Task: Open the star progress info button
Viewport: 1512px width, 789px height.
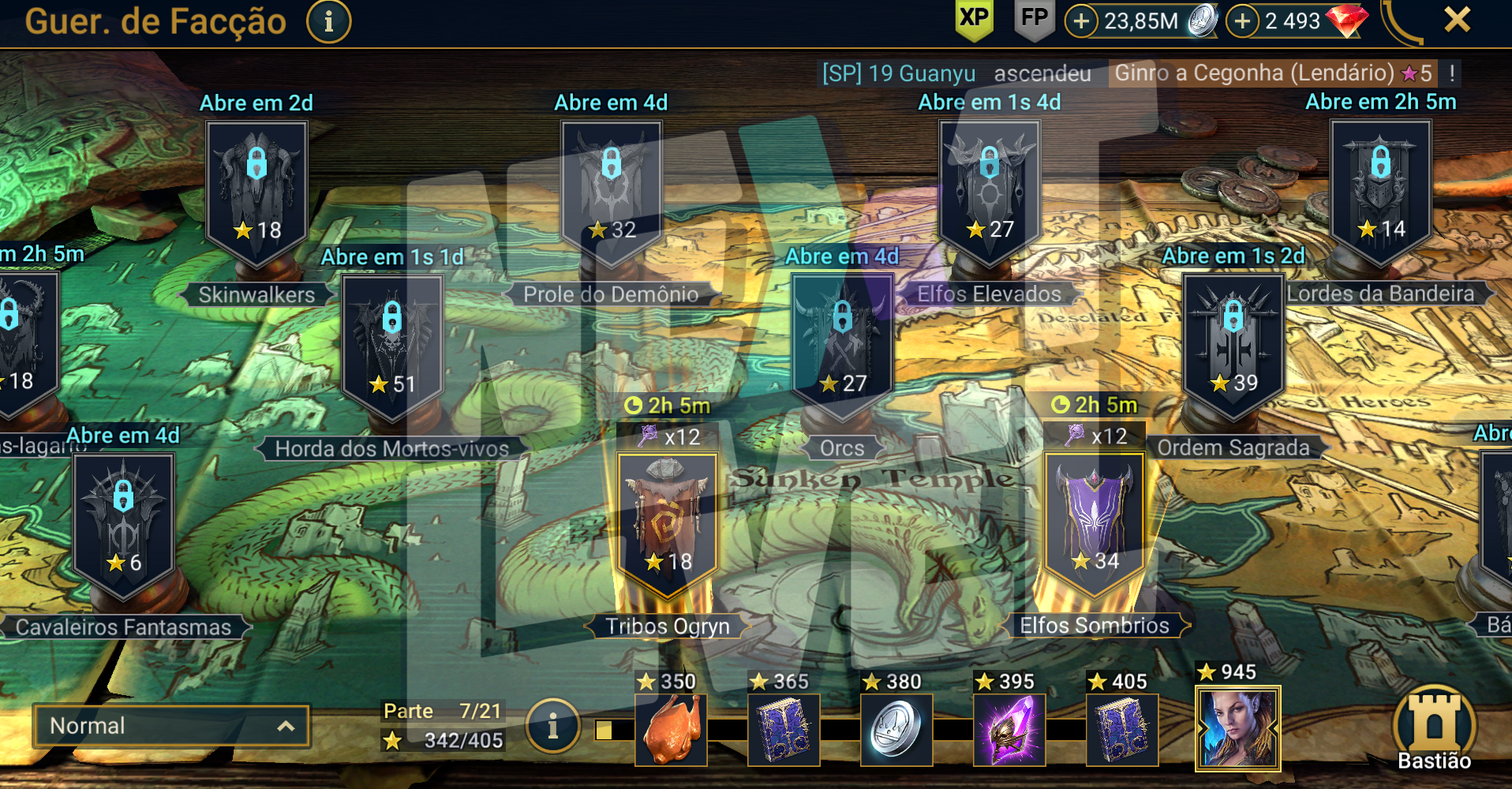Action: point(552,726)
